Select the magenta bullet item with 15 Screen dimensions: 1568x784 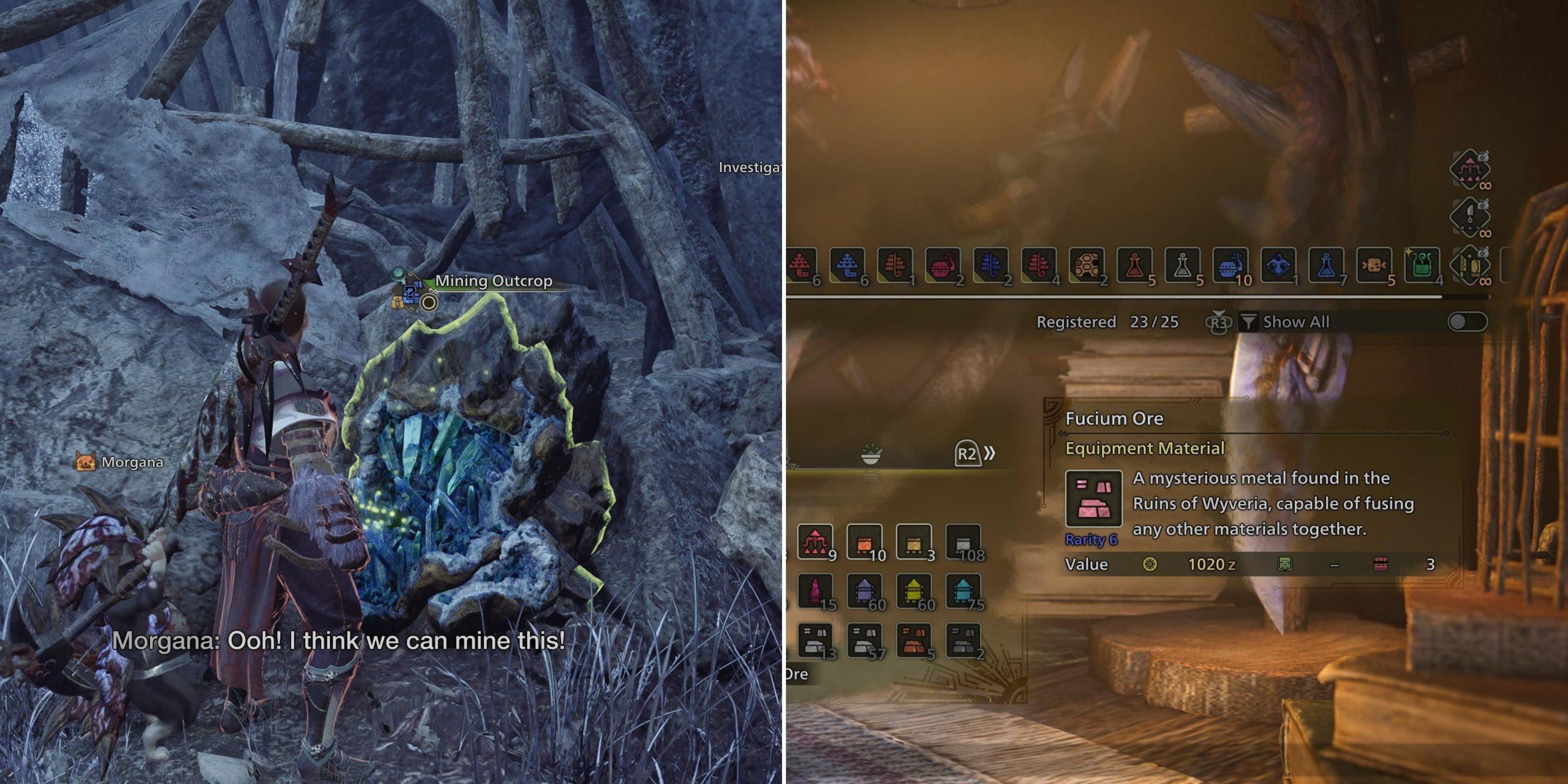[815, 592]
